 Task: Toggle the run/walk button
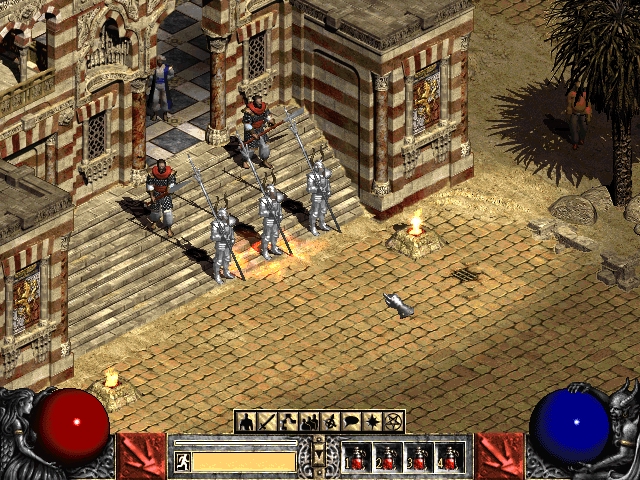pyautogui.click(x=184, y=461)
